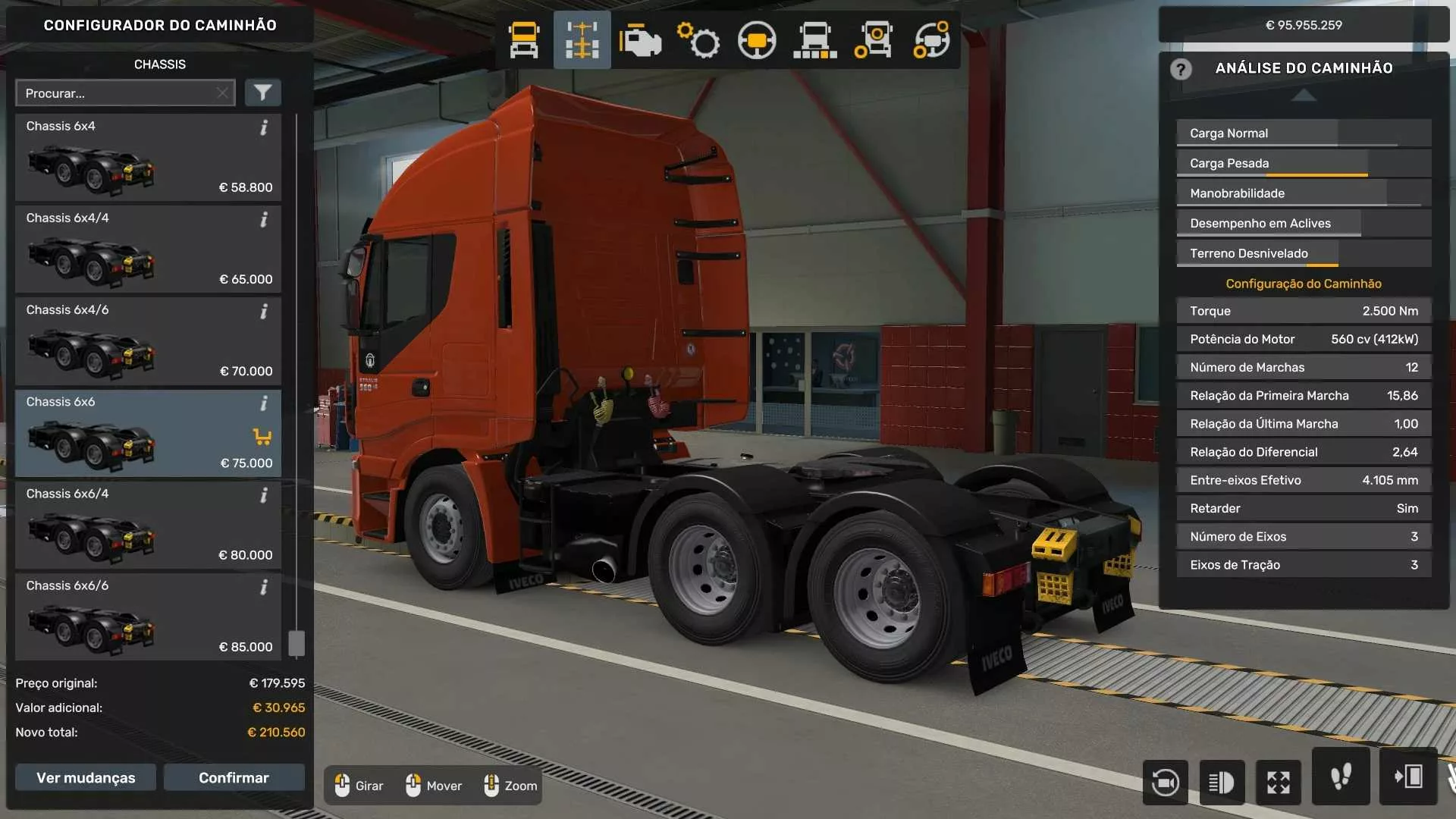
Task: Open the truck analysis help question mark
Action: (1180, 69)
